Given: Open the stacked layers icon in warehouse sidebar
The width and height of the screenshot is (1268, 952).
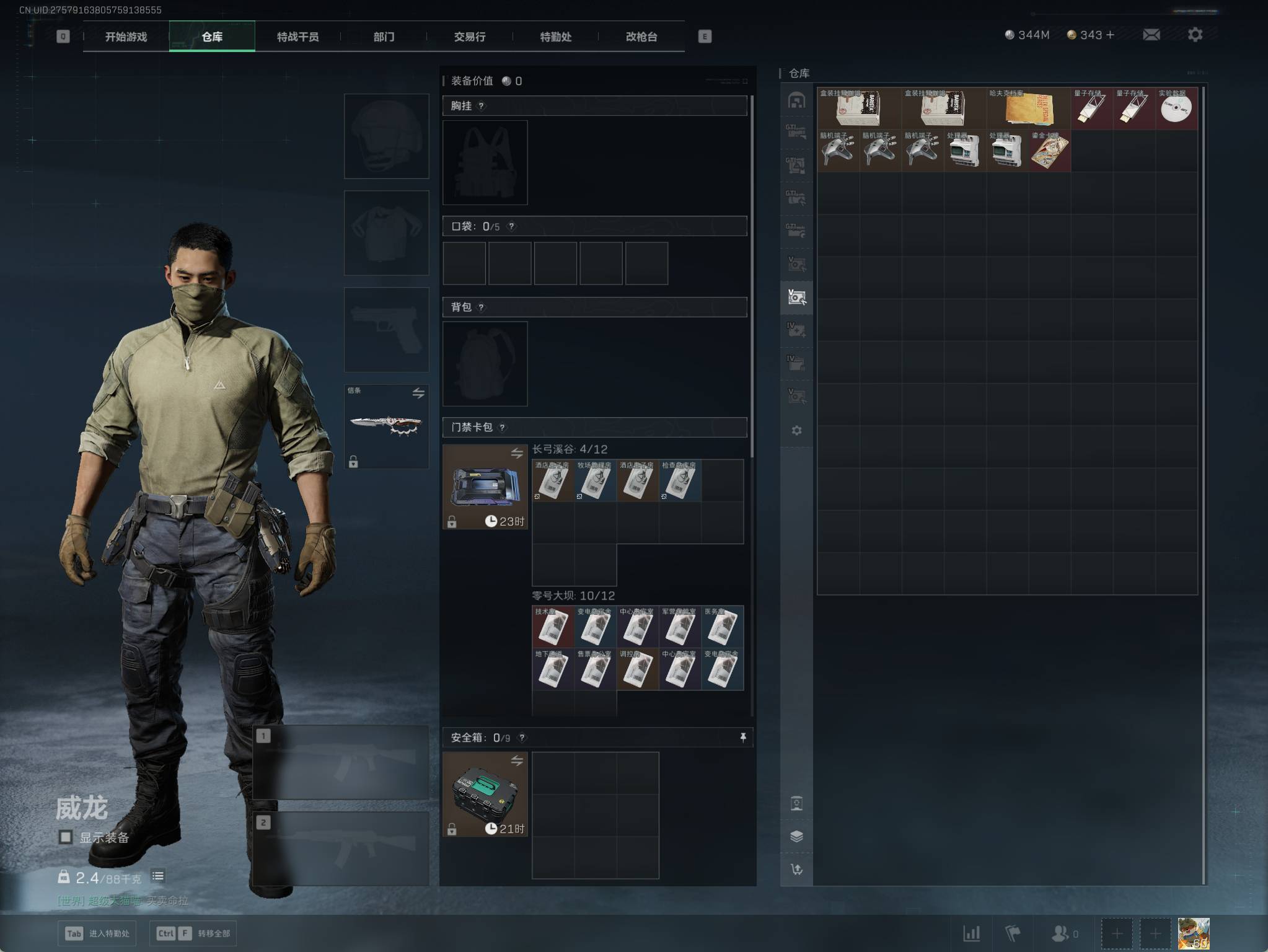Looking at the screenshot, I should click(796, 836).
